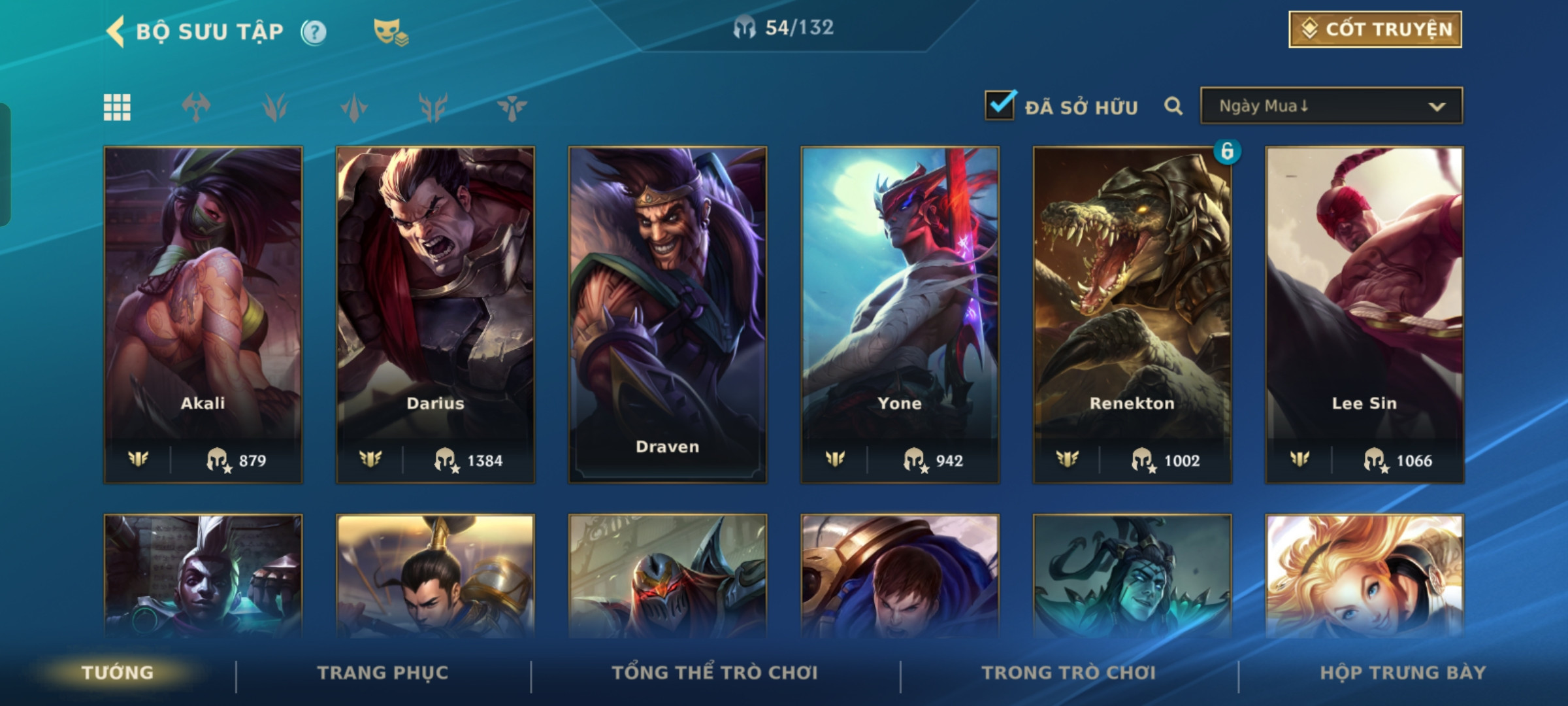This screenshot has width=1568, height=706.
Task: Open the mask and coins icon
Action: pos(390,31)
